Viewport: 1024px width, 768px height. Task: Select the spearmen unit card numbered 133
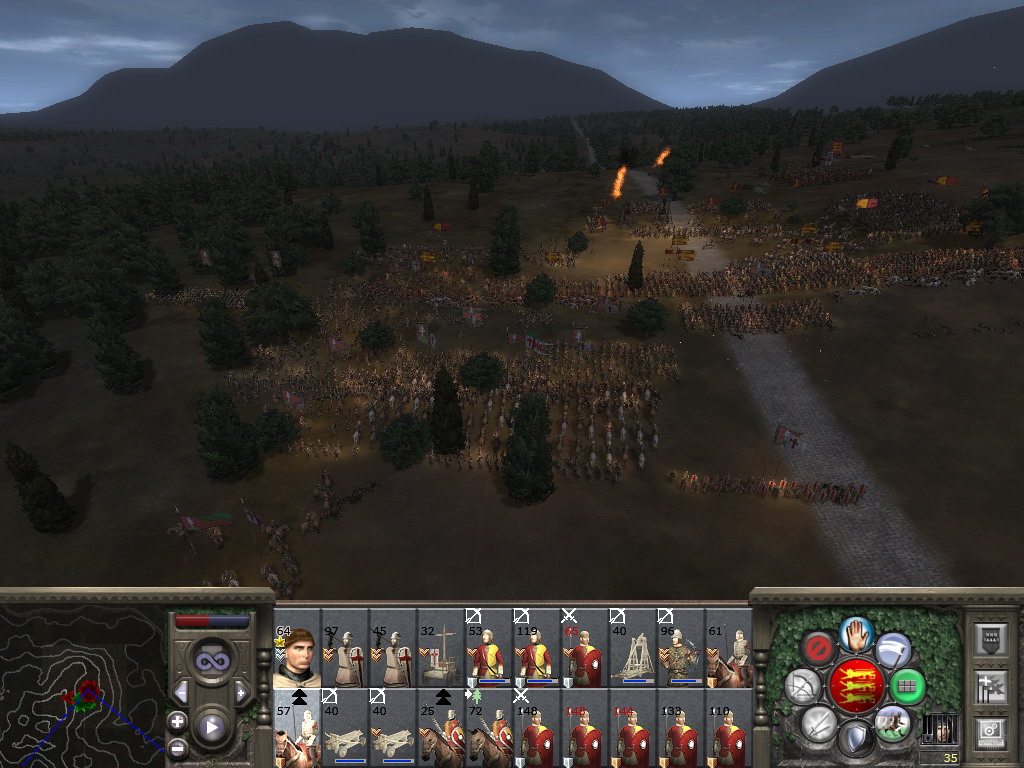click(680, 732)
